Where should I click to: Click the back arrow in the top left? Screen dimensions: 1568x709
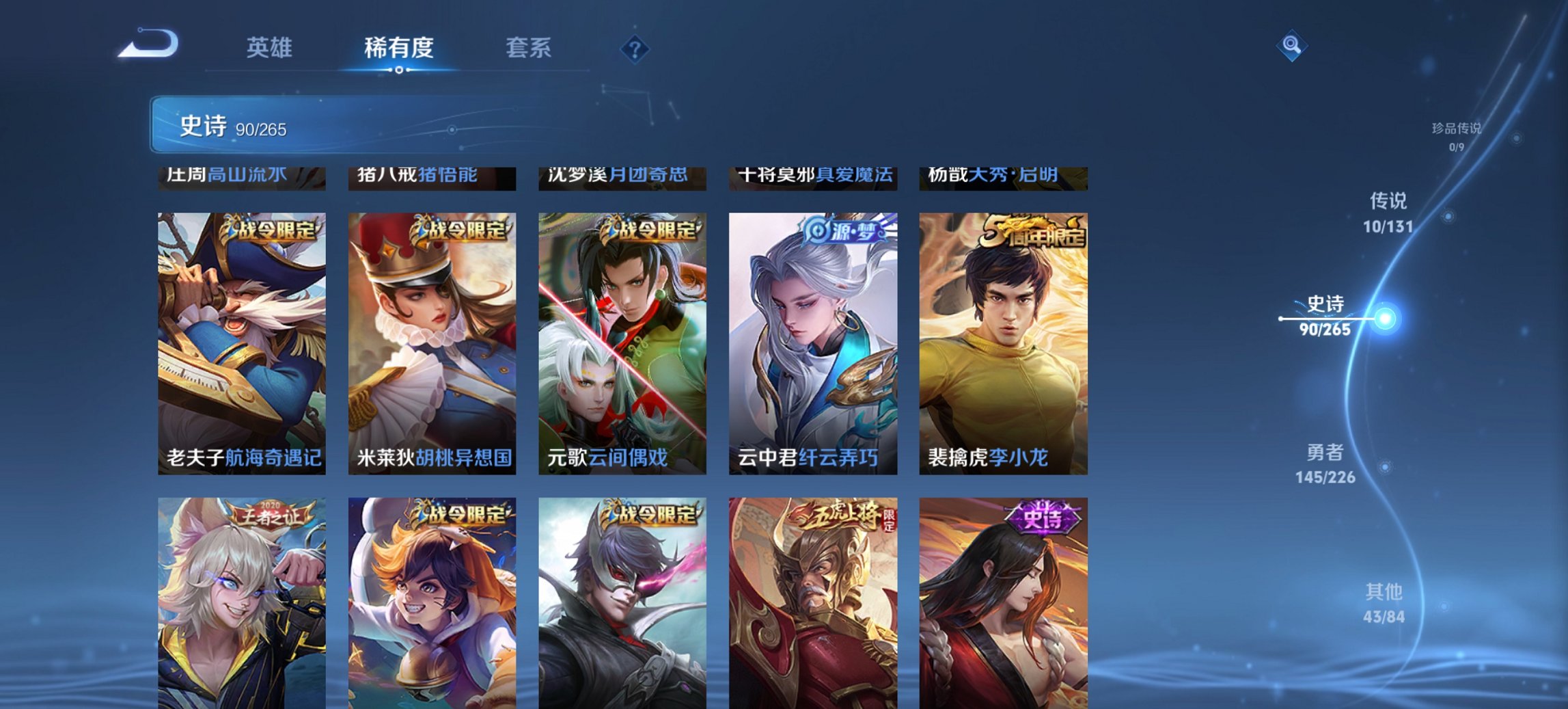[147, 44]
